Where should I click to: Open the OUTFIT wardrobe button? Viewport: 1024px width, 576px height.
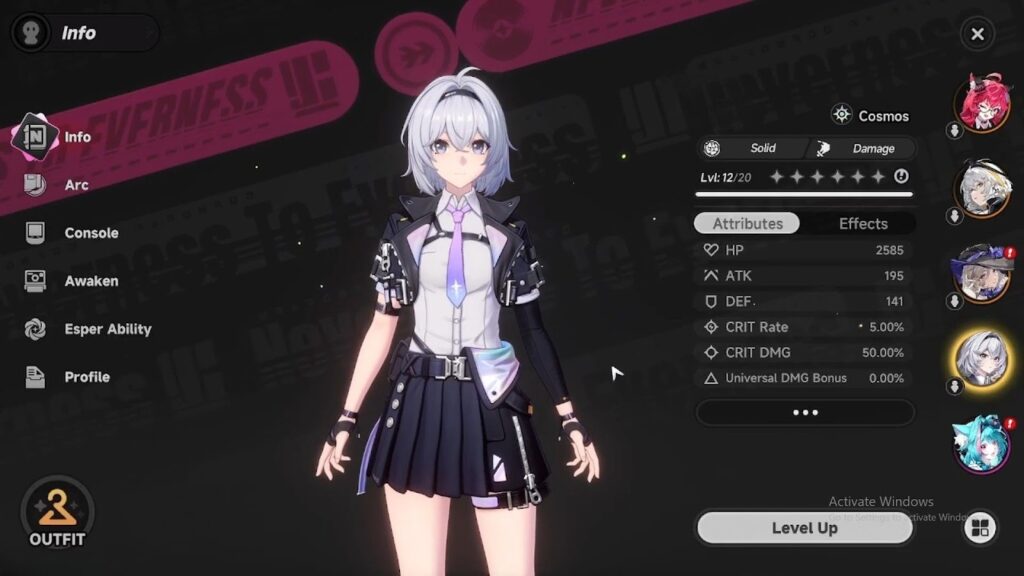pos(57,513)
